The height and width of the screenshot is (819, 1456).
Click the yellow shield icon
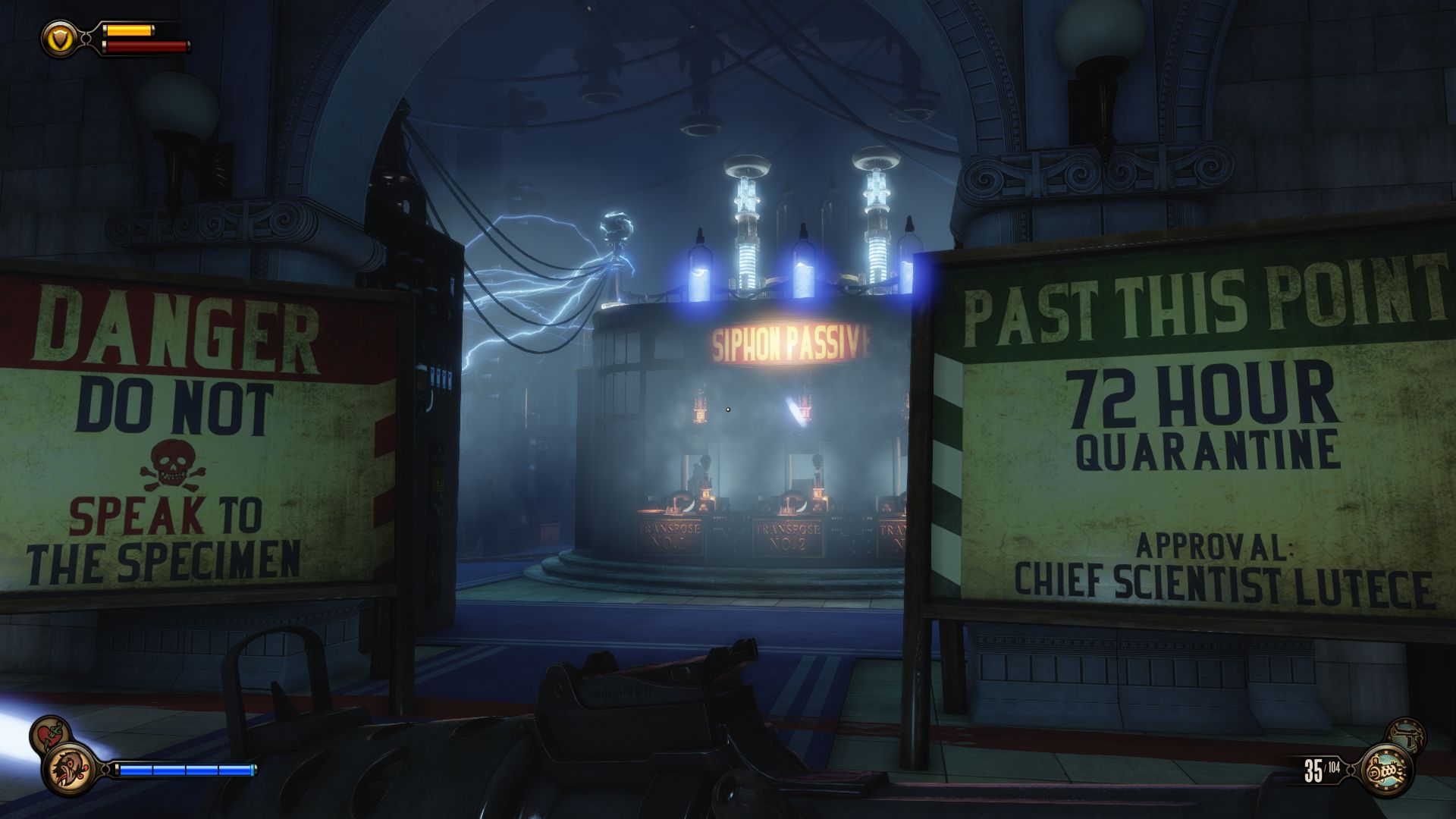pyautogui.click(x=57, y=37)
